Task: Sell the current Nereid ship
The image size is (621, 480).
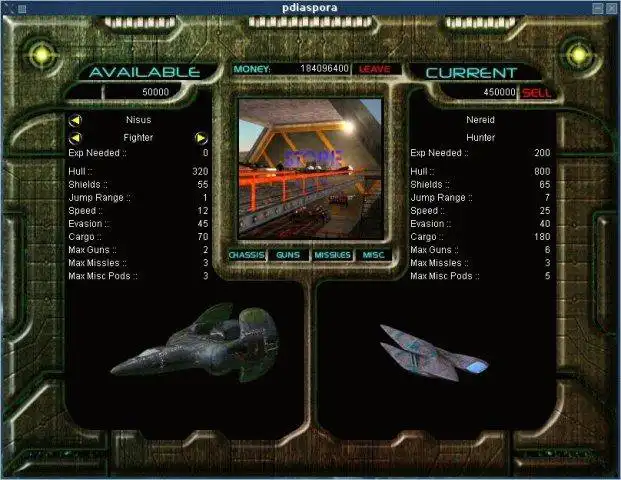Action: (536, 92)
